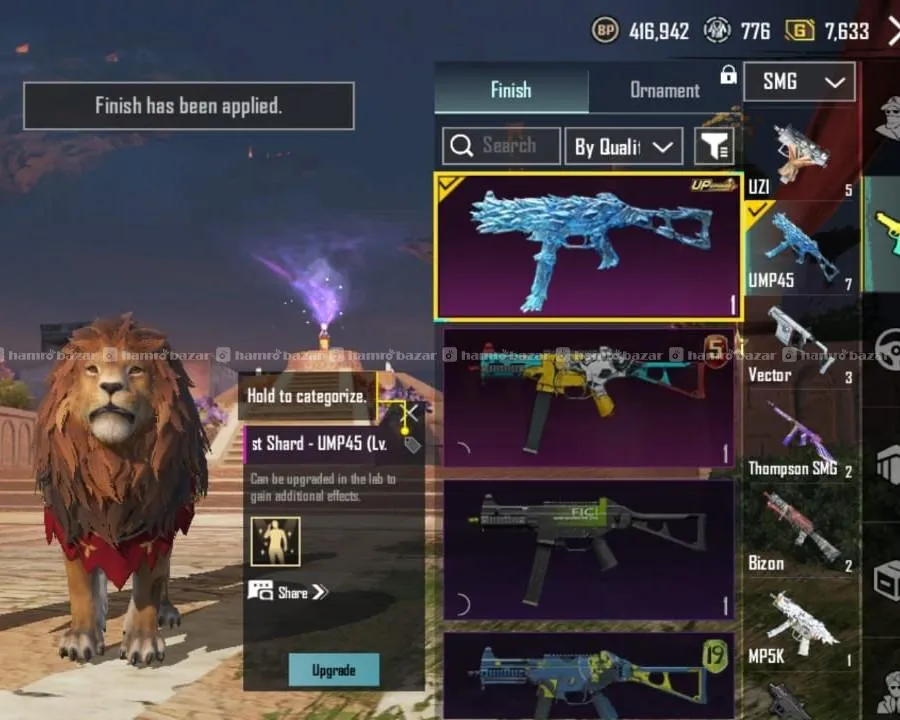Screen dimensions: 900x720
Task: Click the finish Search field
Action: [501, 146]
